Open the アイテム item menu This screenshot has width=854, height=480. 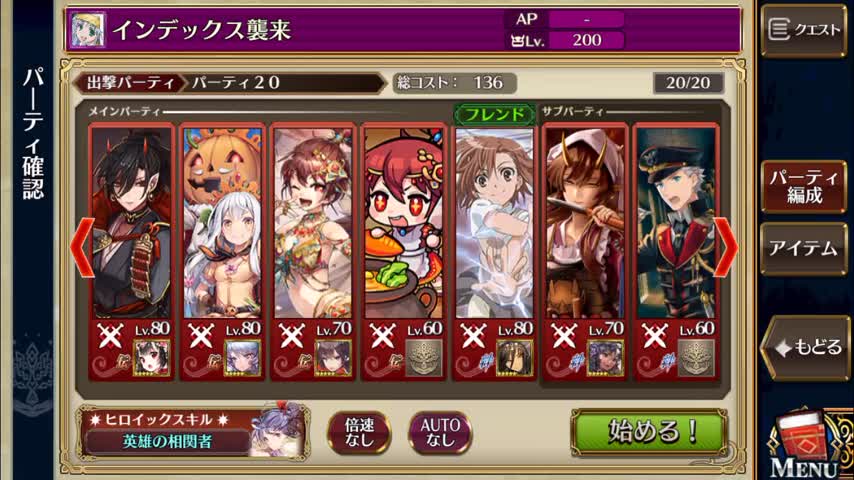tap(803, 248)
